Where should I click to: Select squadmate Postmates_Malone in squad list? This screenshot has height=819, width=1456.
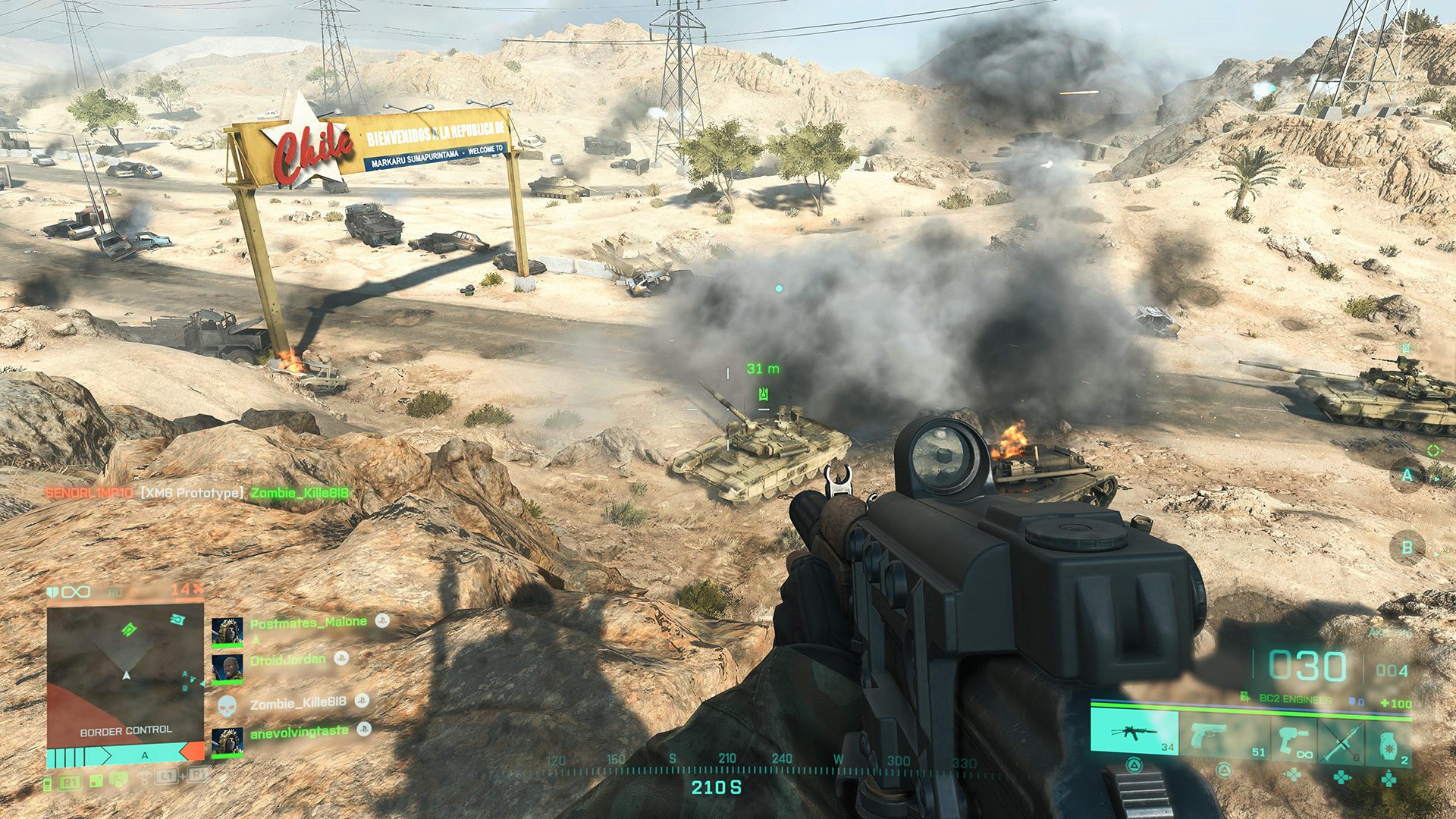click(x=308, y=623)
